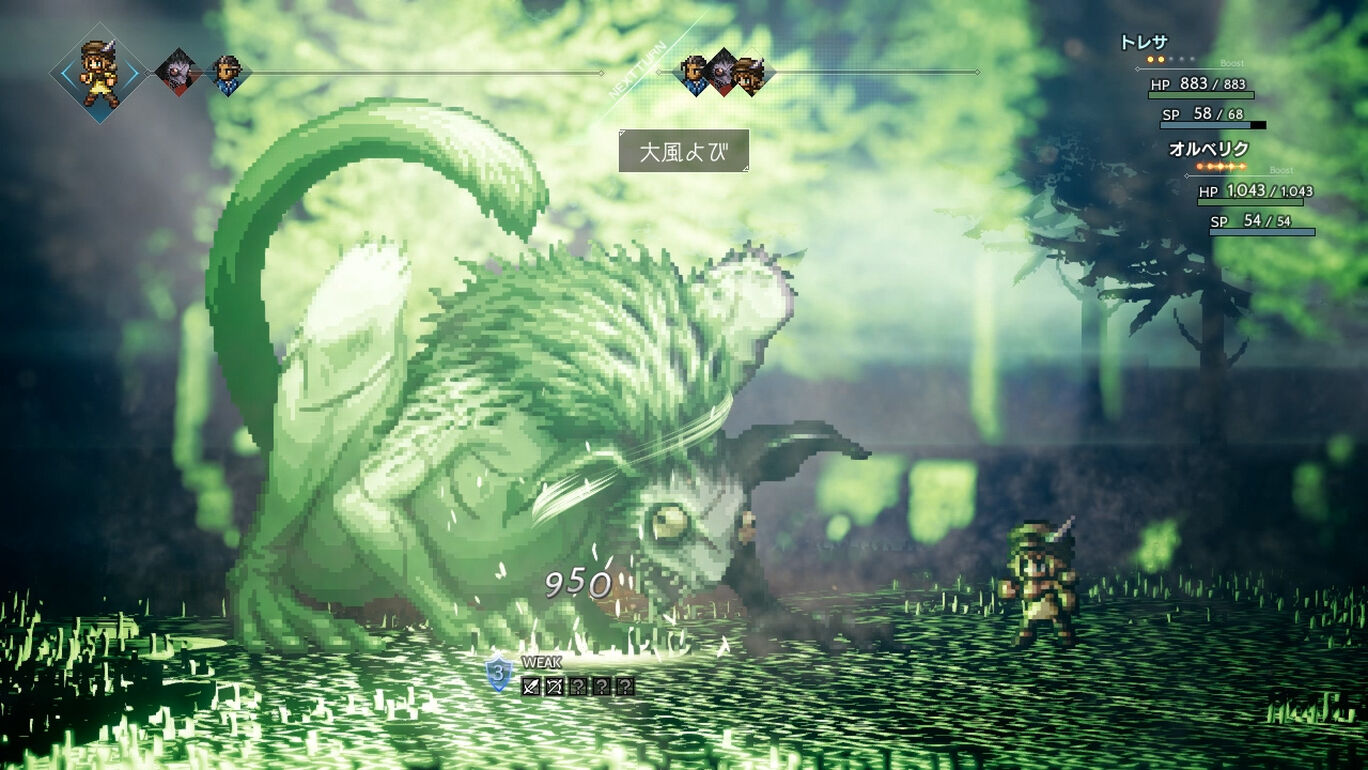Click the first unknown '?' weakness icon

[x=579, y=686]
